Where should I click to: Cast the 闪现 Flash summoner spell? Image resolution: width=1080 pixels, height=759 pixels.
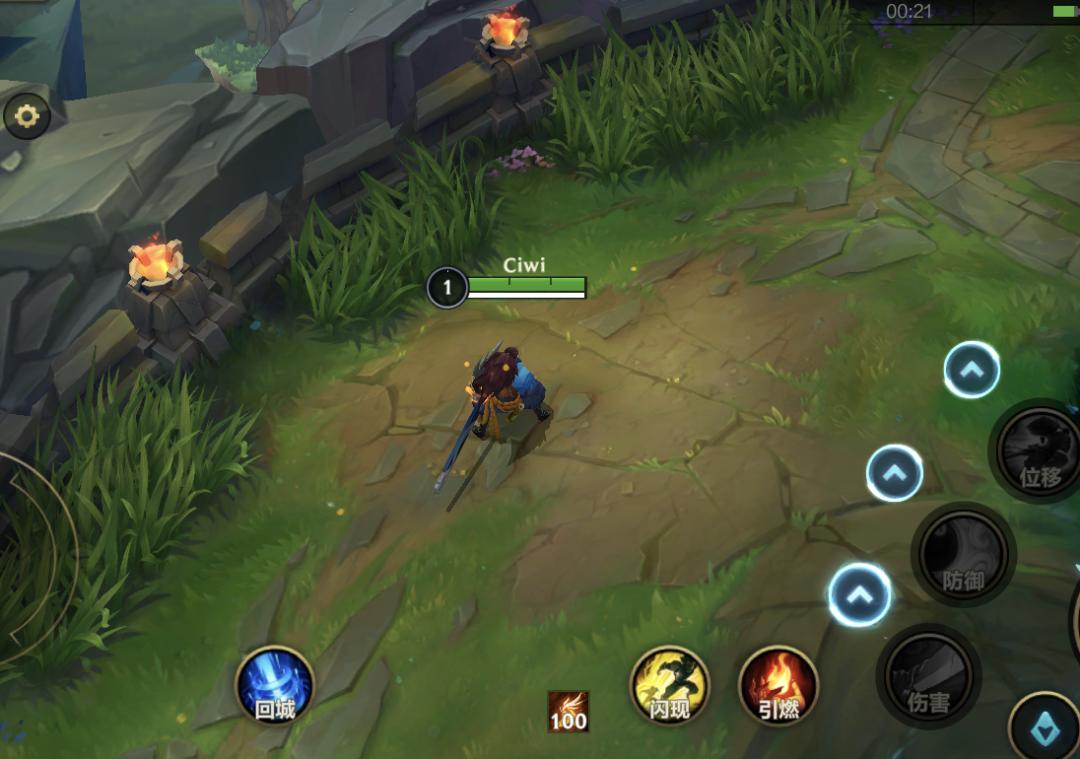669,686
